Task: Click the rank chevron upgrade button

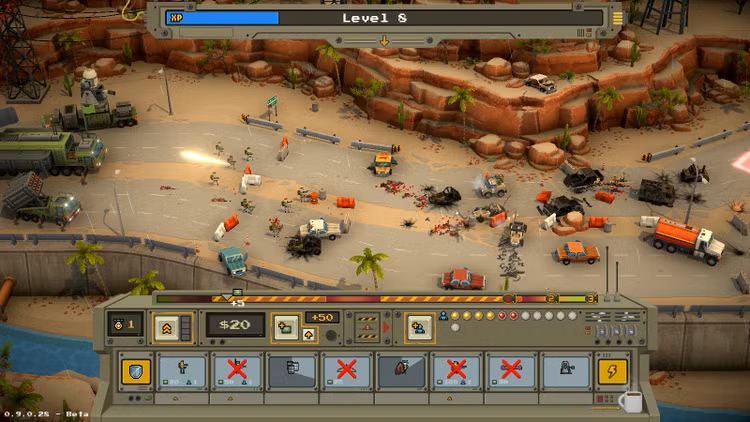Action: pyautogui.click(x=166, y=326)
